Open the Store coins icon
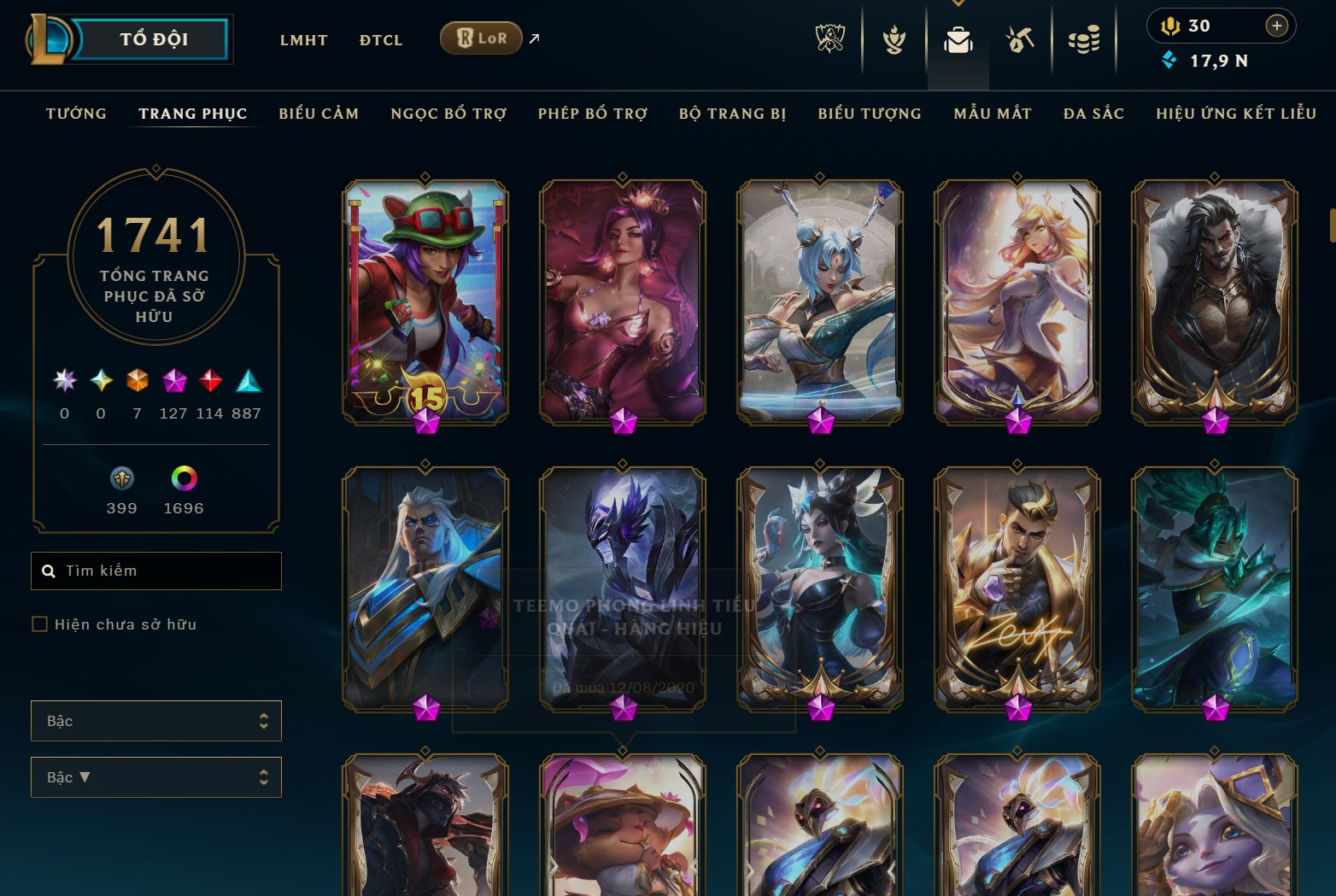1336x896 pixels. pyautogui.click(x=1085, y=38)
